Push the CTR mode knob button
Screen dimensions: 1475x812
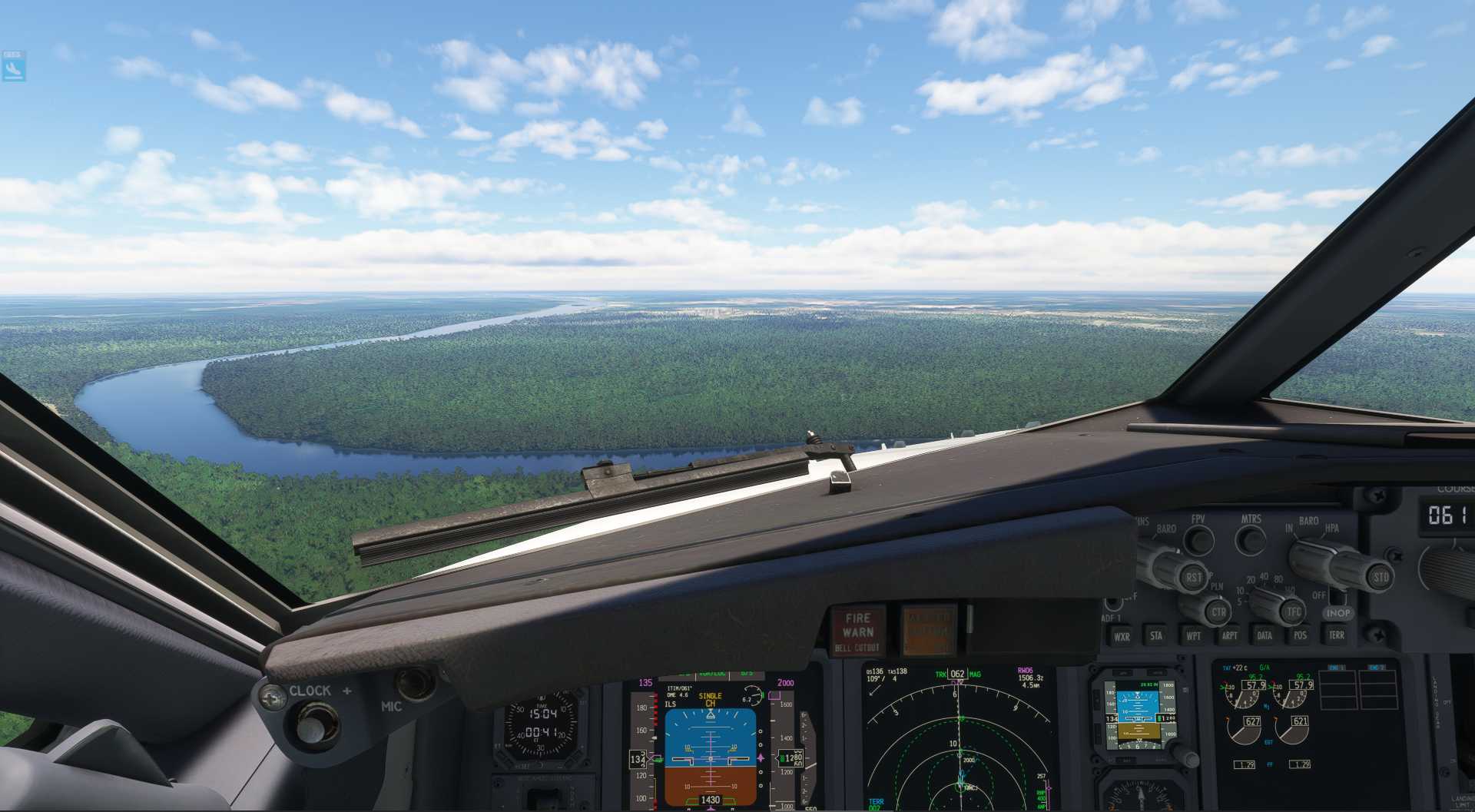pyautogui.click(x=1217, y=612)
